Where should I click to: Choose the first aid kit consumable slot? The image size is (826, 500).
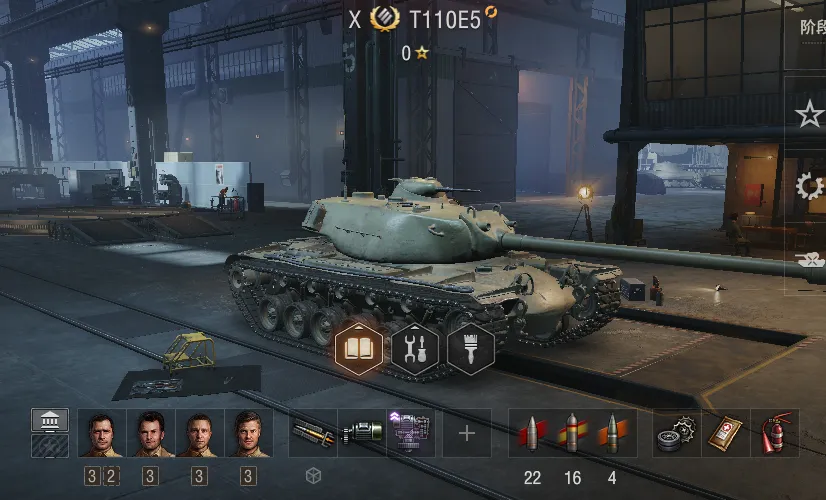[x=726, y=433]
